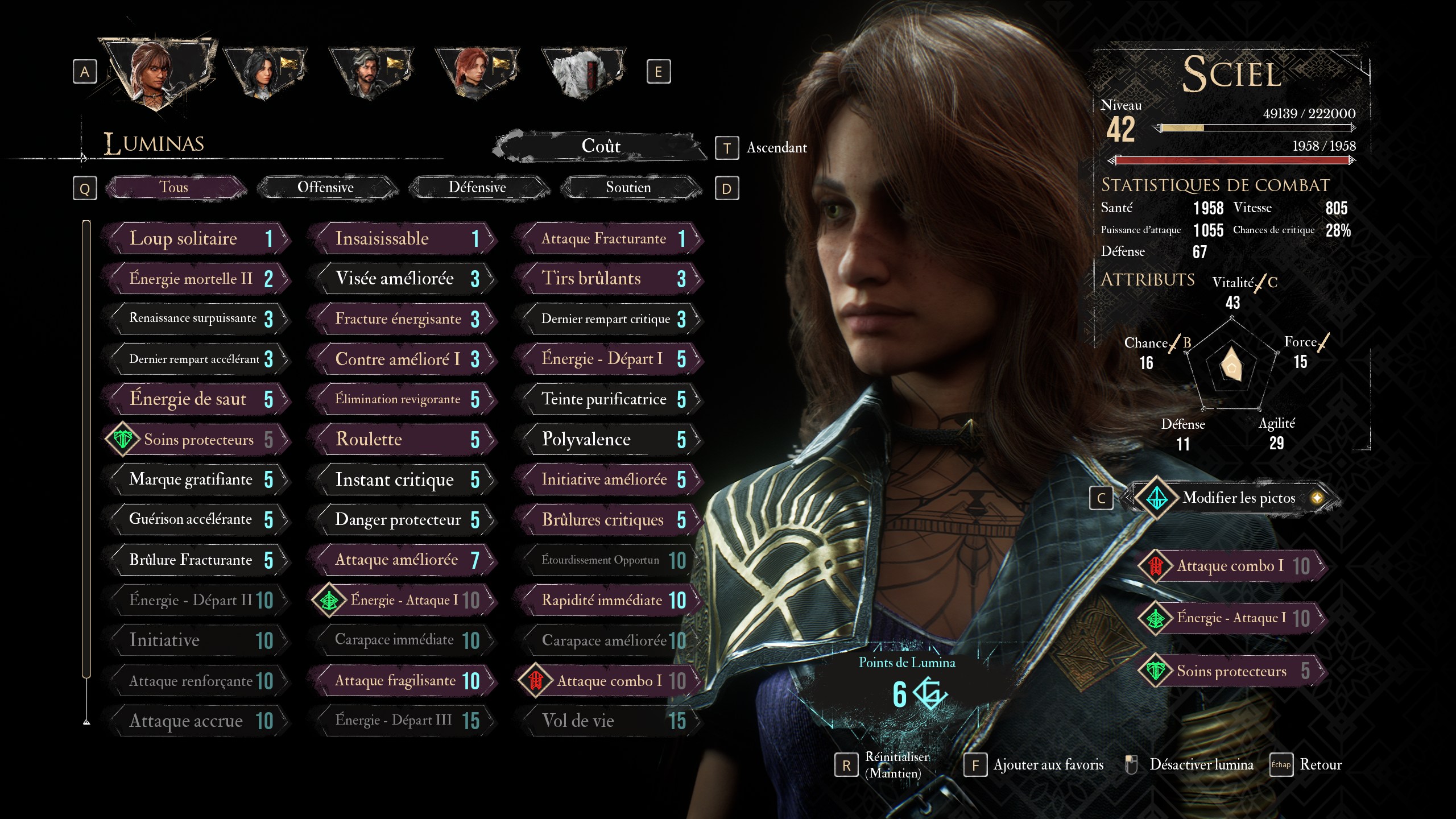This screenshot has width=1456, height=819.
Task: Switch to the Offensive luminas tab
Action: click(x=325, y=188)
